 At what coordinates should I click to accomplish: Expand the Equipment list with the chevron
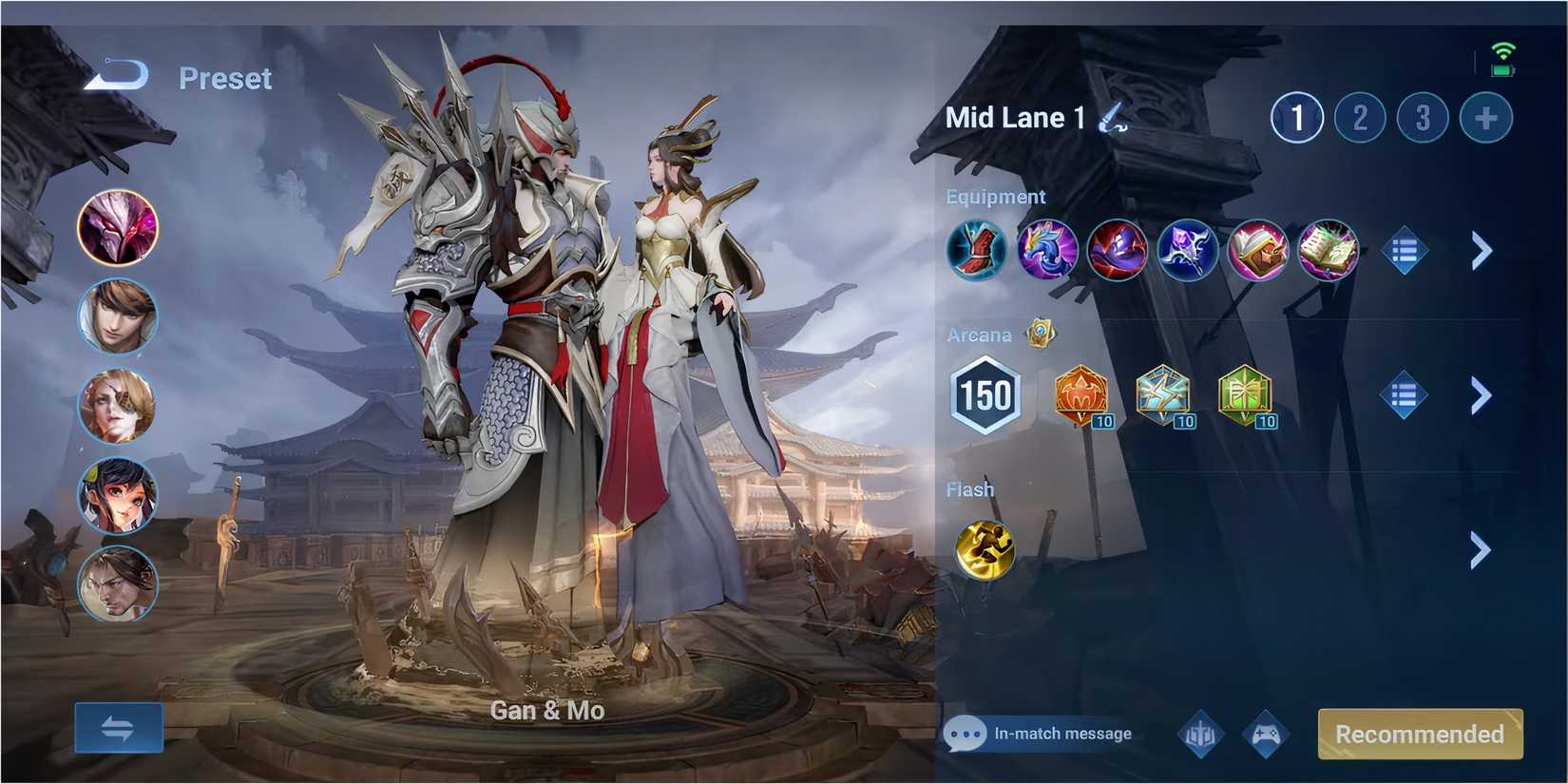pyautogui.click(x=1480, y=250)
